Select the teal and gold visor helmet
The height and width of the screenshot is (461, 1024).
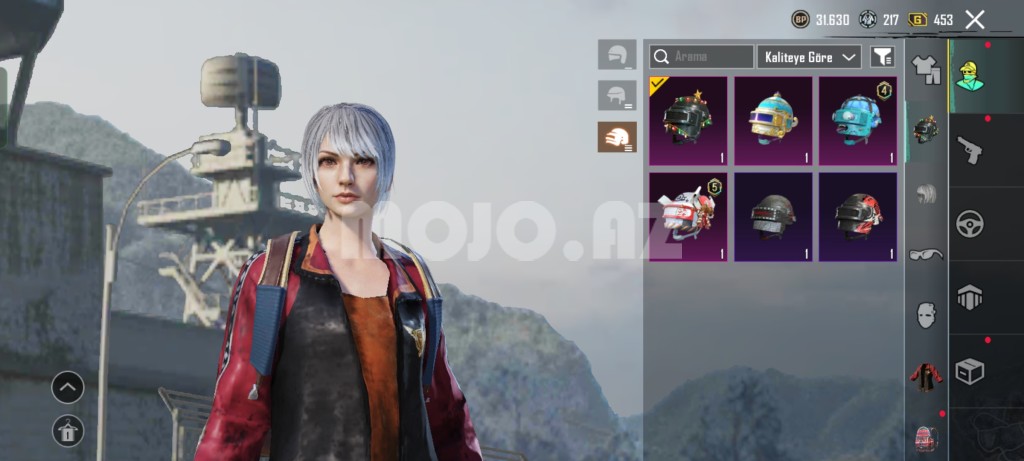click(773, 120)
